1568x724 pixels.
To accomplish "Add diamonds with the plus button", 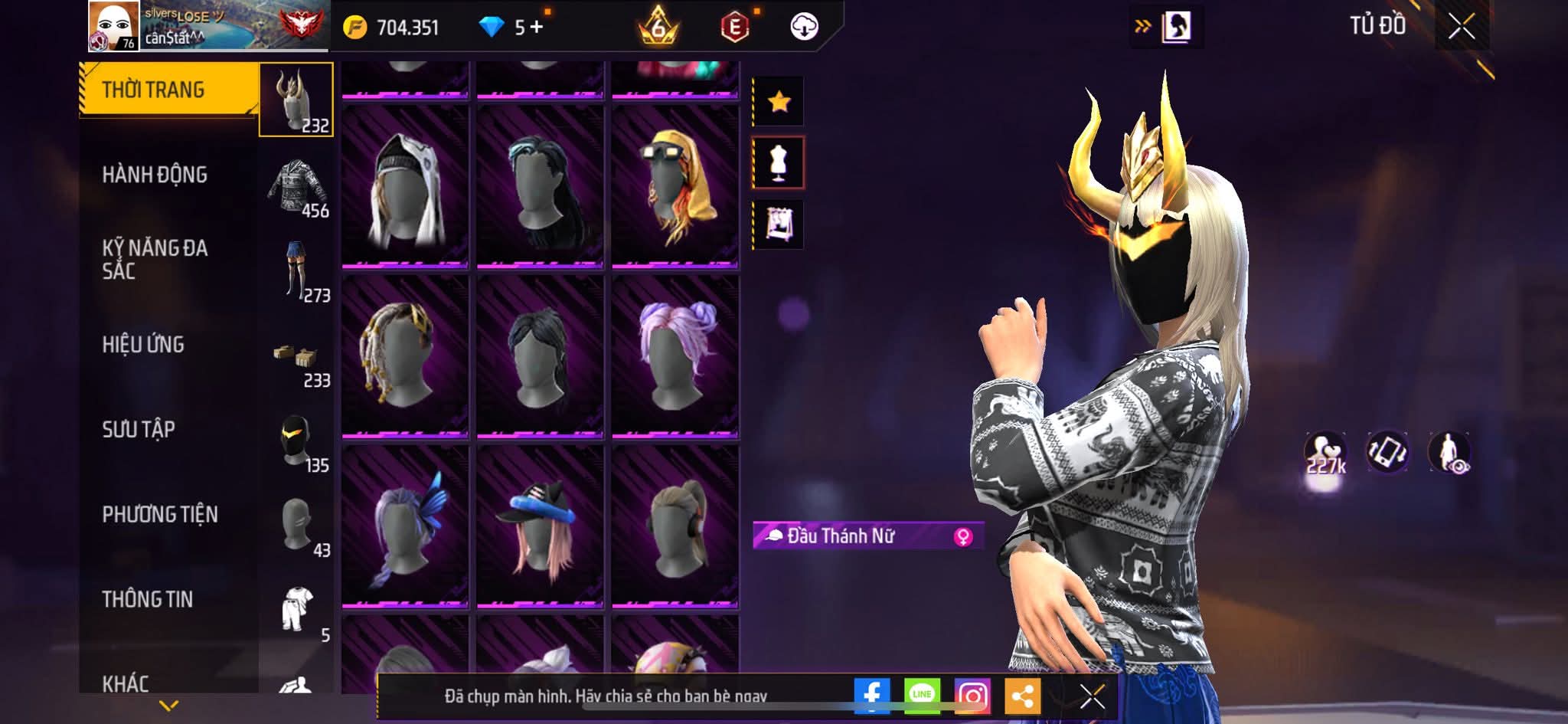I will pyautogui.click(x=536, y=28).
